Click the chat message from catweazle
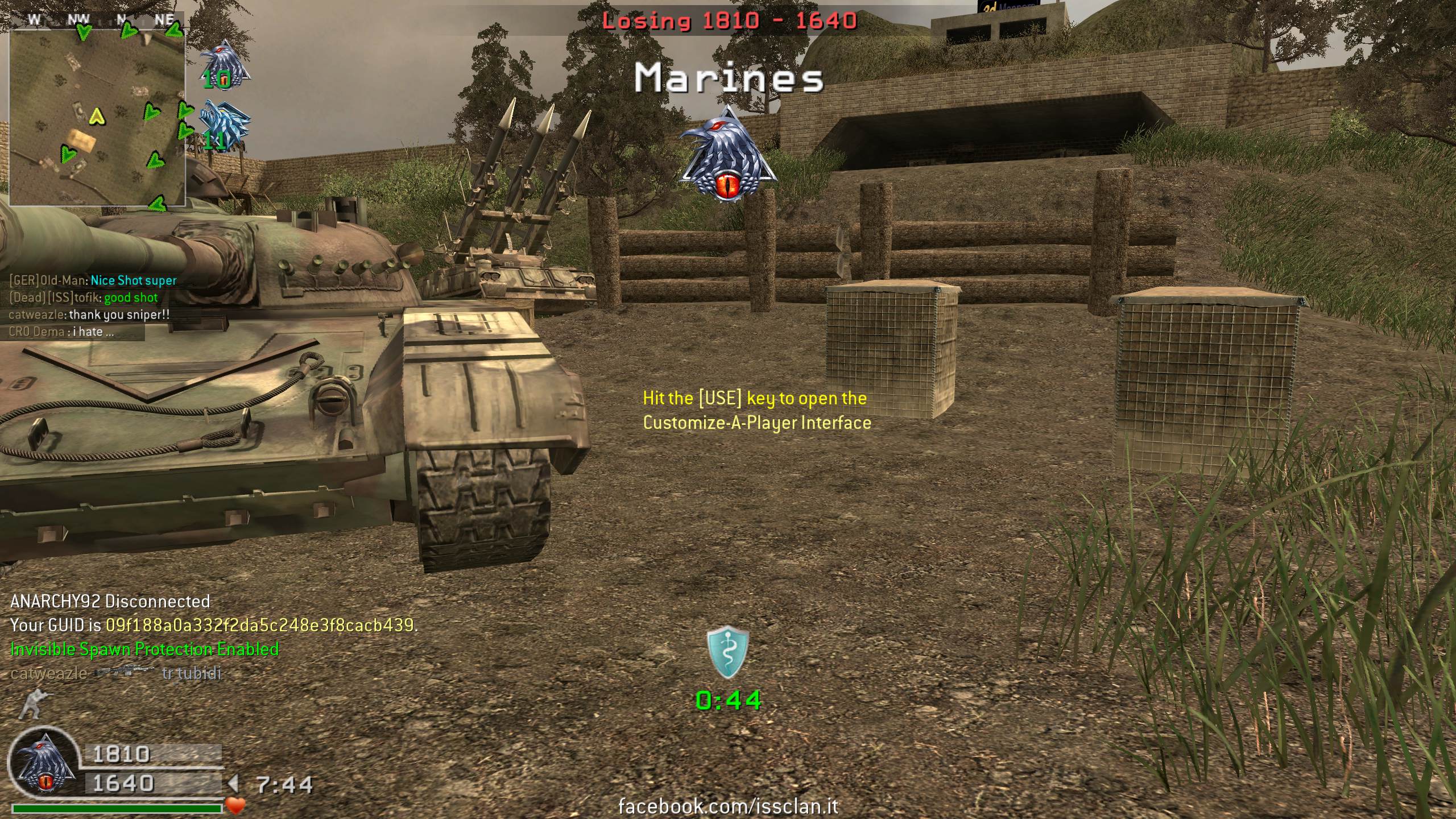The height and width of the screenshot is (819, 1456). 89,315
